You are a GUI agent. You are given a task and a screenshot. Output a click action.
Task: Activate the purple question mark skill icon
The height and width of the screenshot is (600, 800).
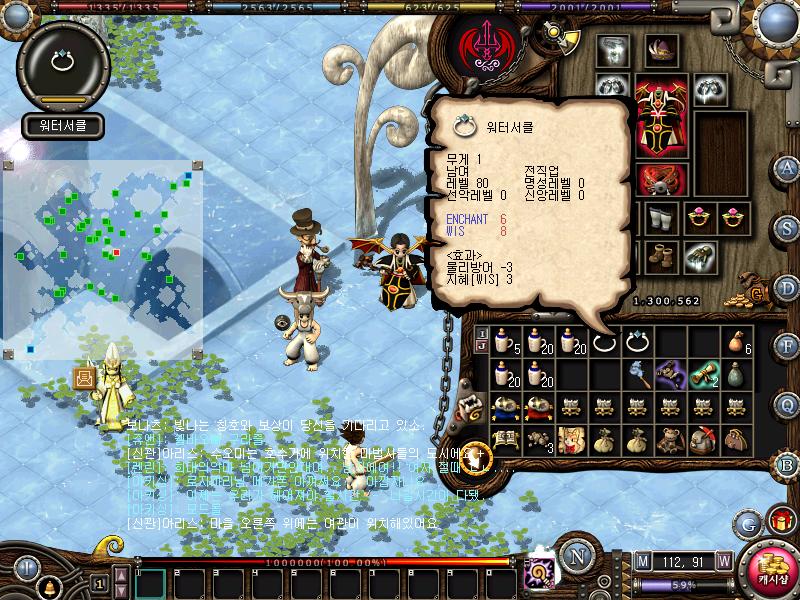pyautogui.click(x=542, y=571)
